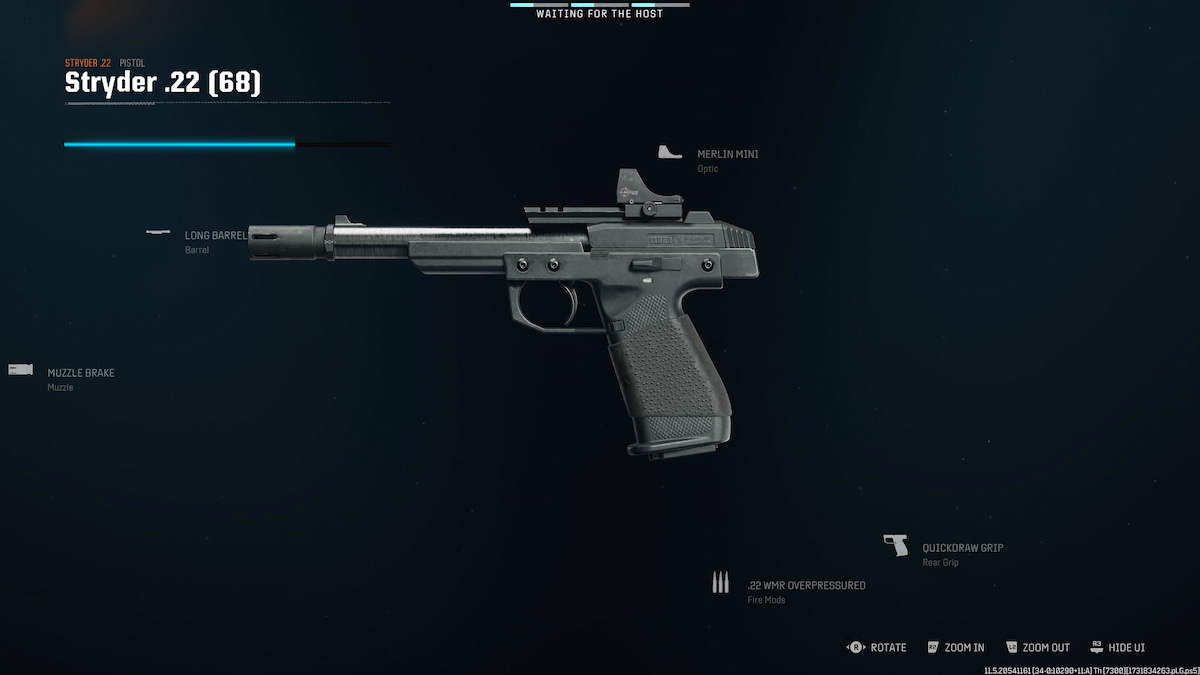
Task: Open the .22 WMR Overpressured fire mod
Action: pyautogui.click(x=805, y=585)
